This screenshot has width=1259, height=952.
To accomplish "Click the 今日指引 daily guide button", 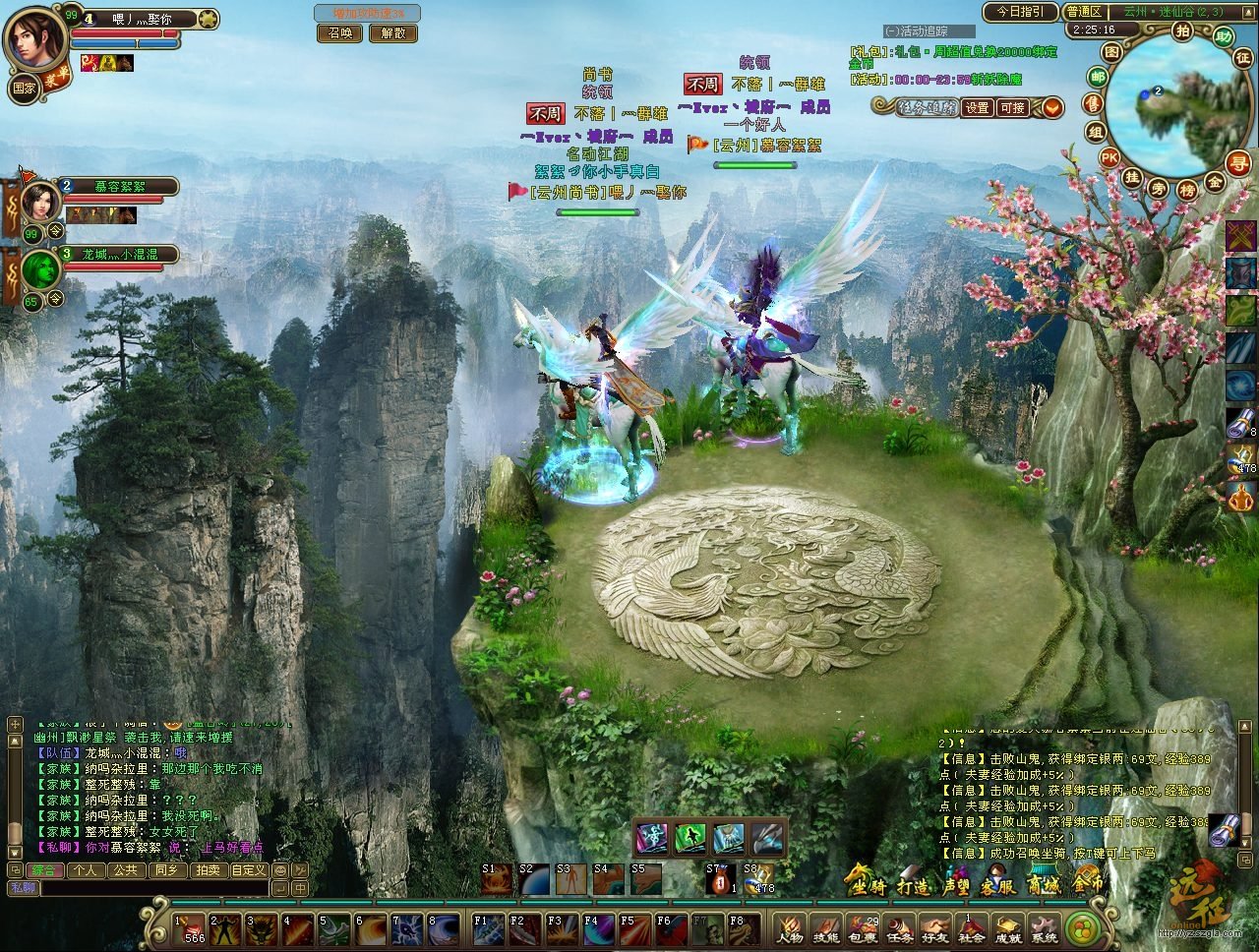I will click(1020, 12).
